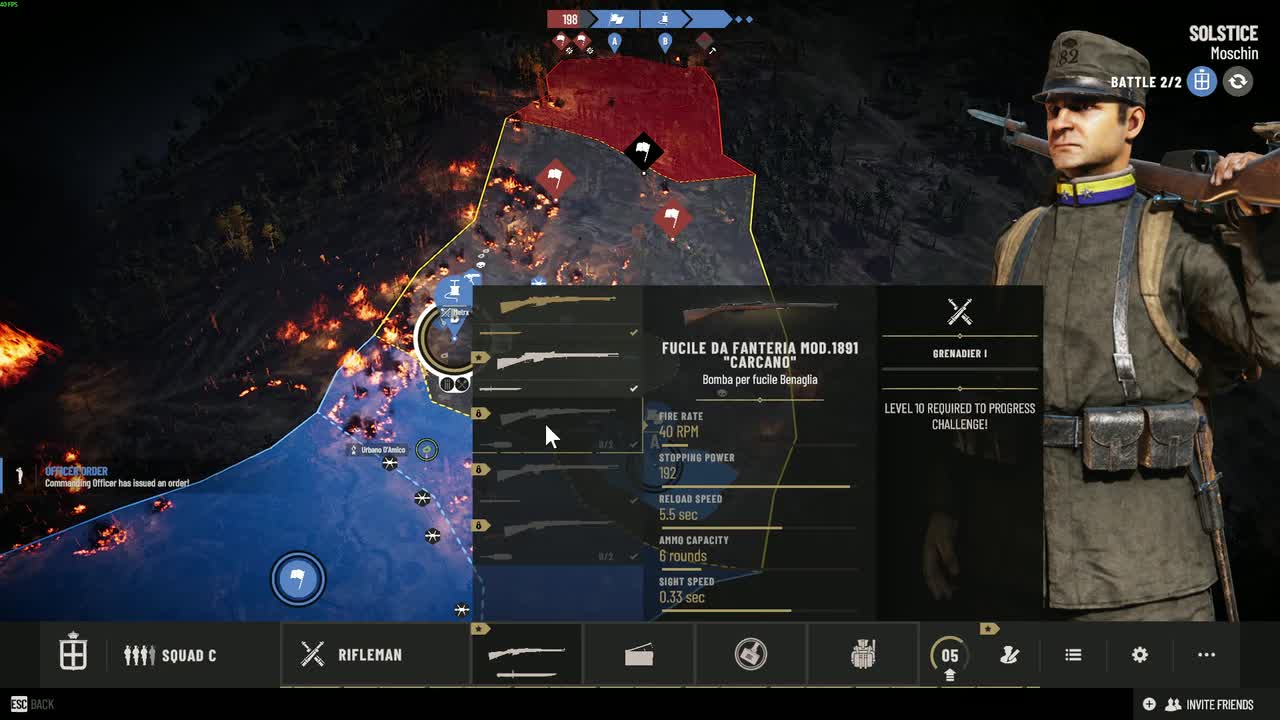
Task: Enable the locked rifle variant's checkmark
Action: click(634, 443)
